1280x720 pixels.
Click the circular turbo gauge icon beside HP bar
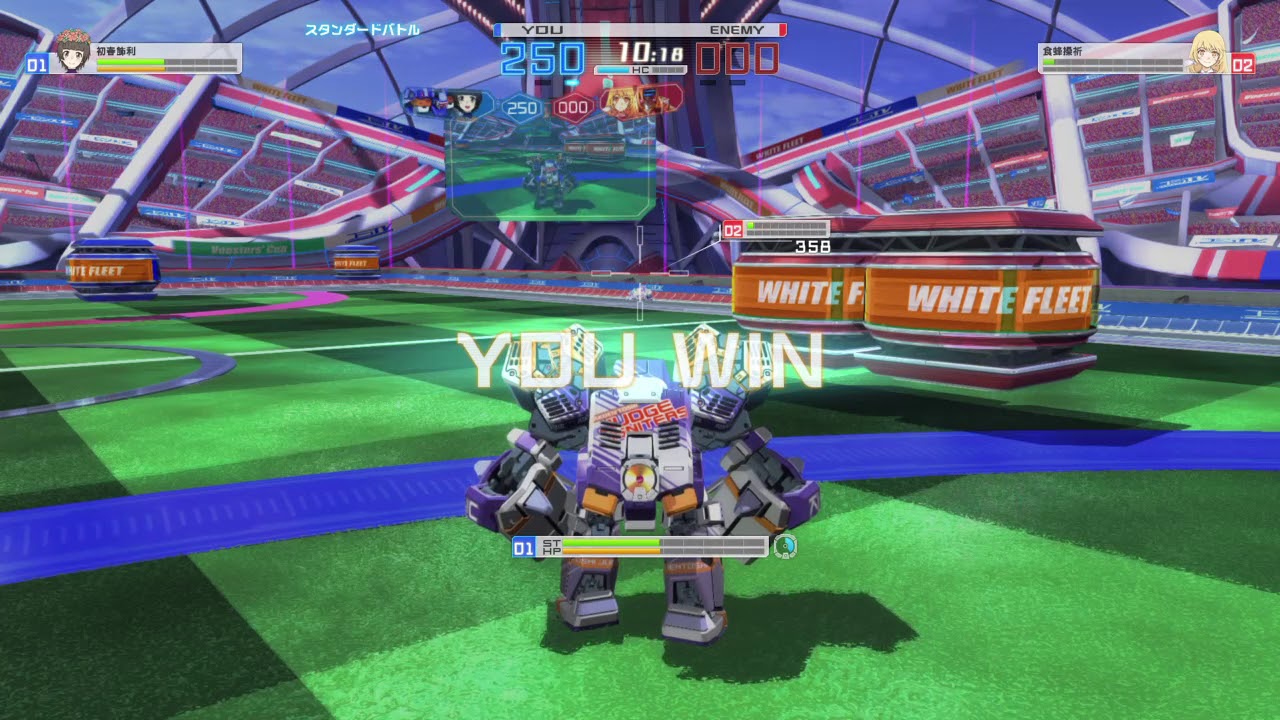pyautogui.click(x=786, y=548)
